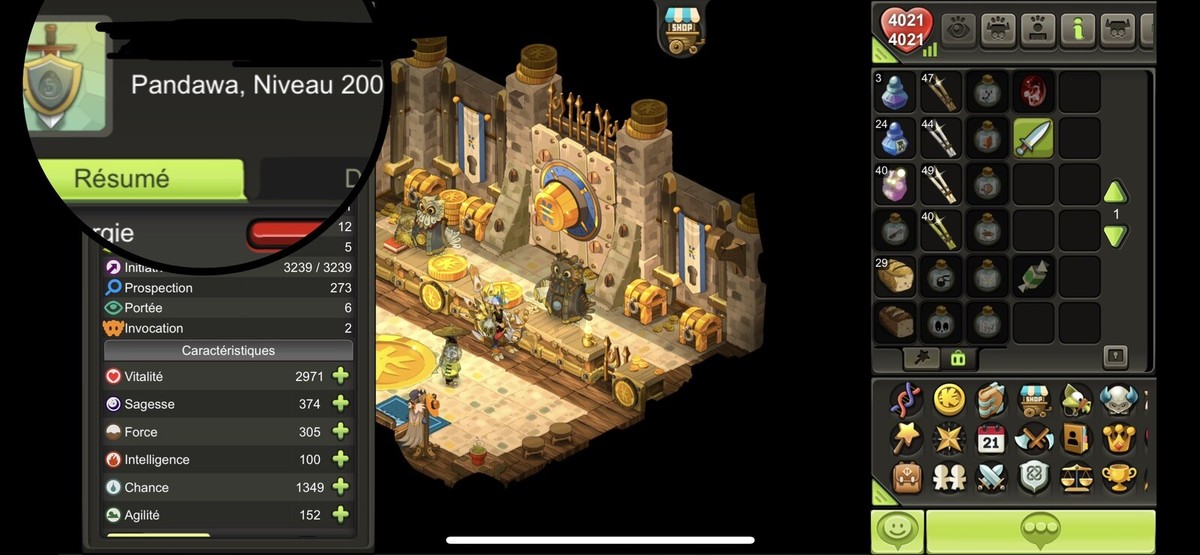The height and width of the screenshot is (555, 1200).
Task: Open the smiley emotes button
Action: 896,530
